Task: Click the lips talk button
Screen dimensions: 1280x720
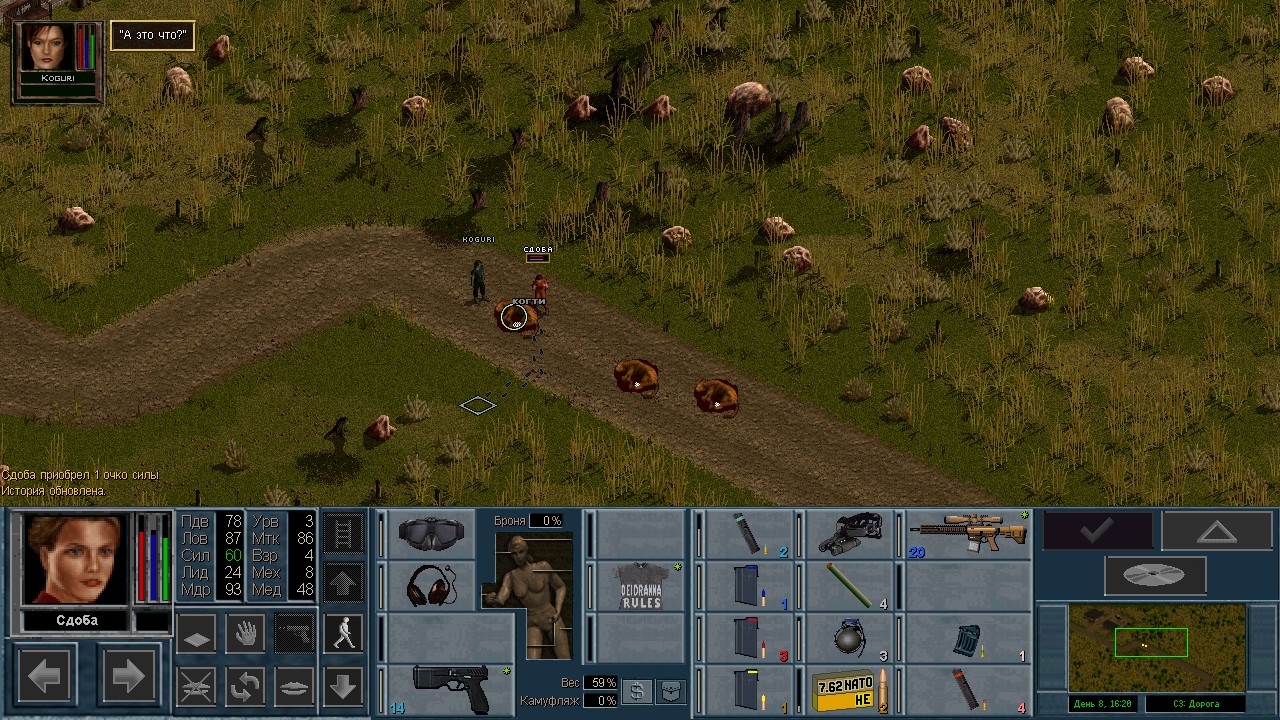Action: [294, 686]
